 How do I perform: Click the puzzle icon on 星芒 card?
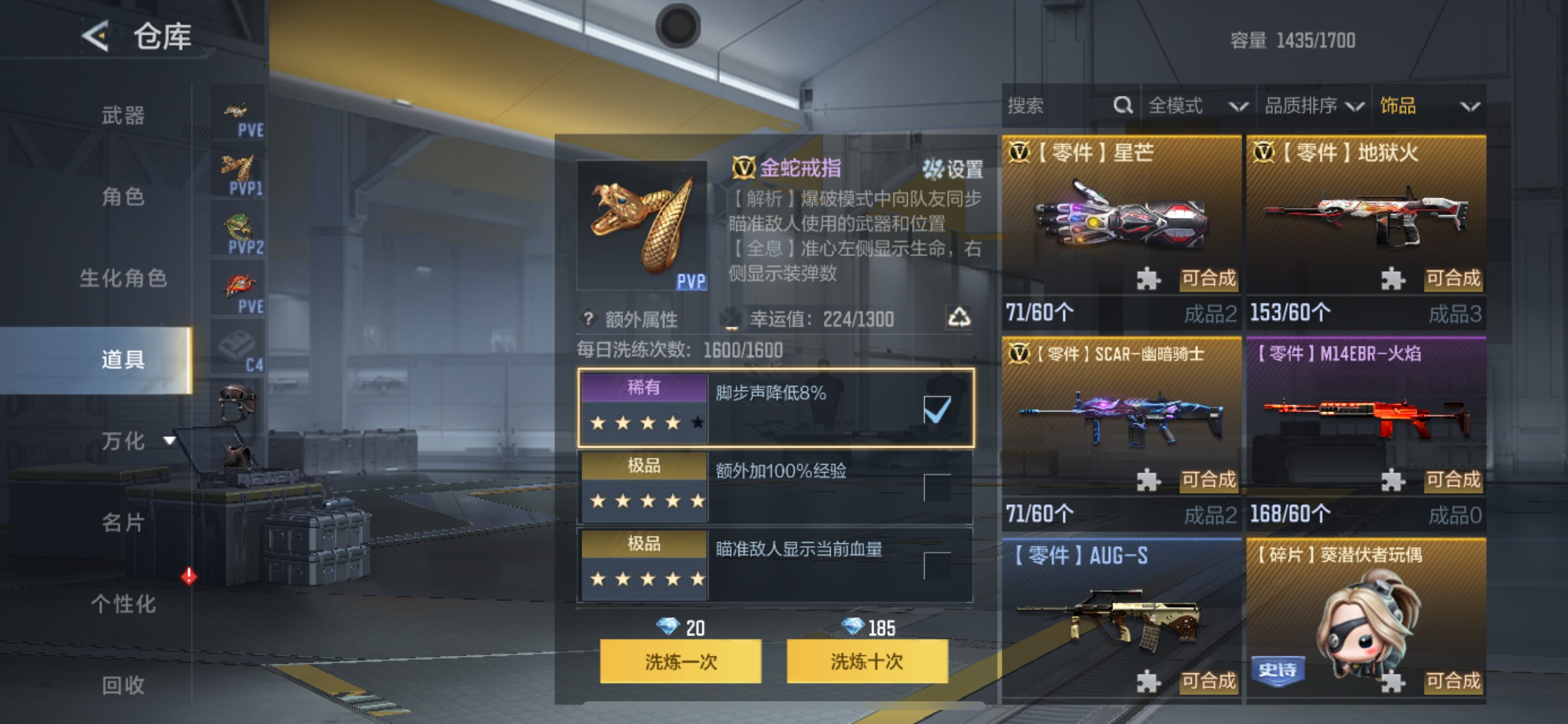[x=1148, y=279]
